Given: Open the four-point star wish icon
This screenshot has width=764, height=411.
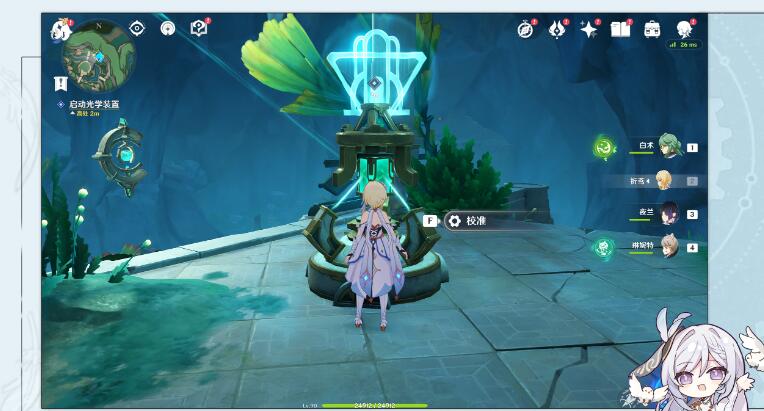Looking at the screenshot, I should (x=588, y=29).
